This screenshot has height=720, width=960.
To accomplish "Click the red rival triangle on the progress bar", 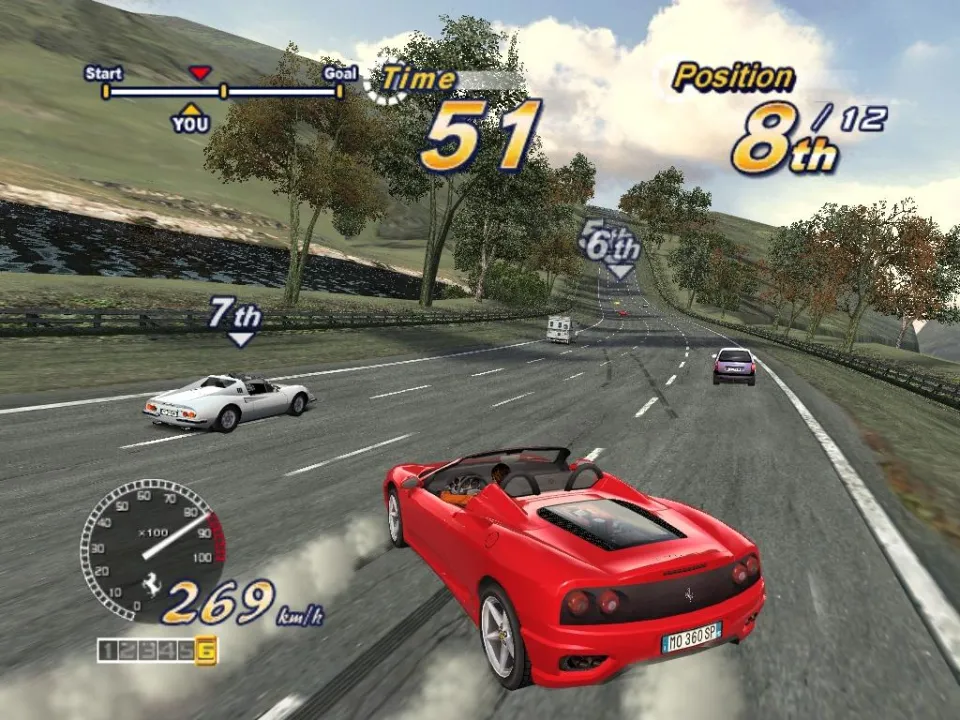I will pos(200,73).
